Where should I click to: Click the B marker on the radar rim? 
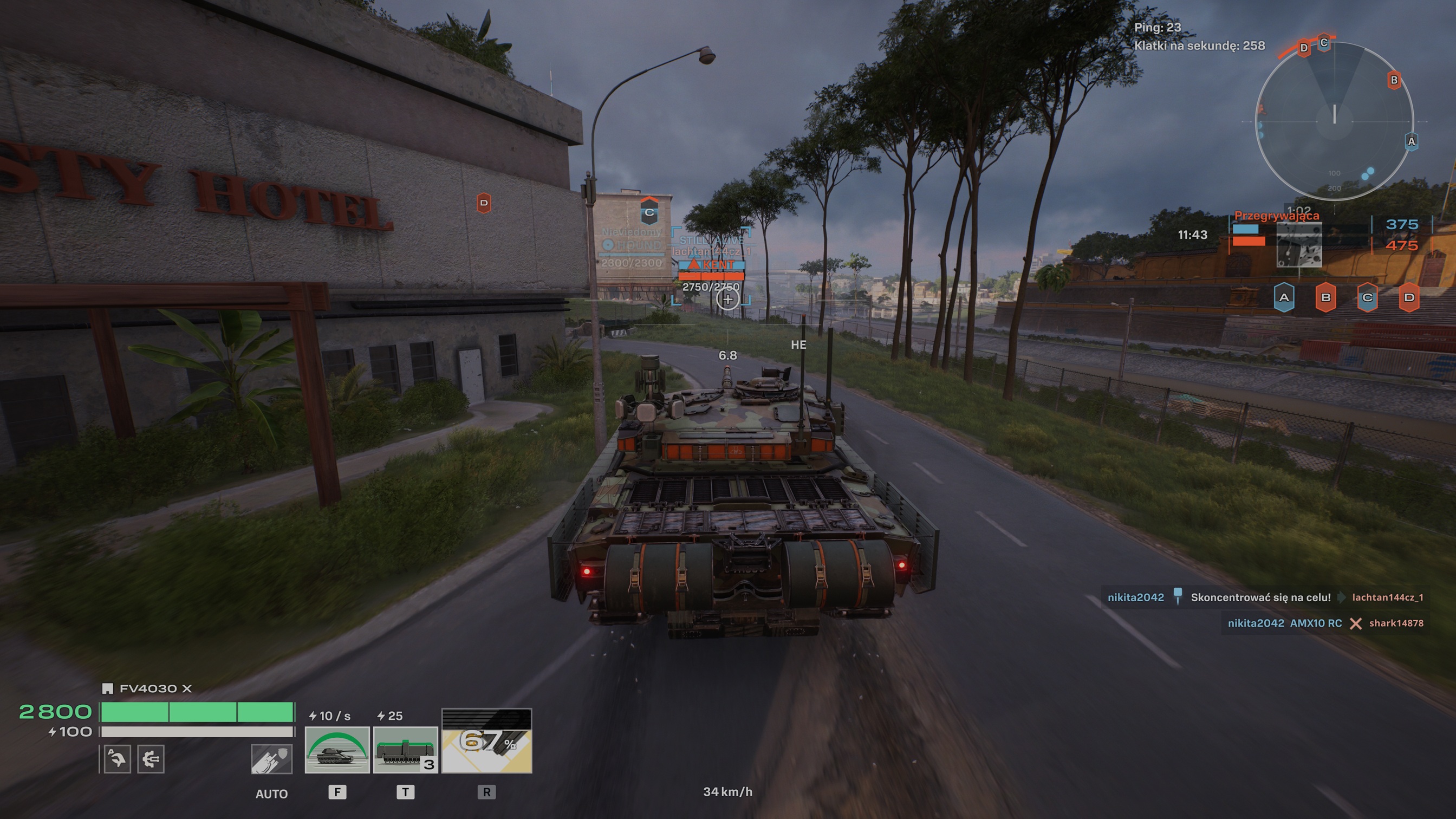click(1394, 80)
